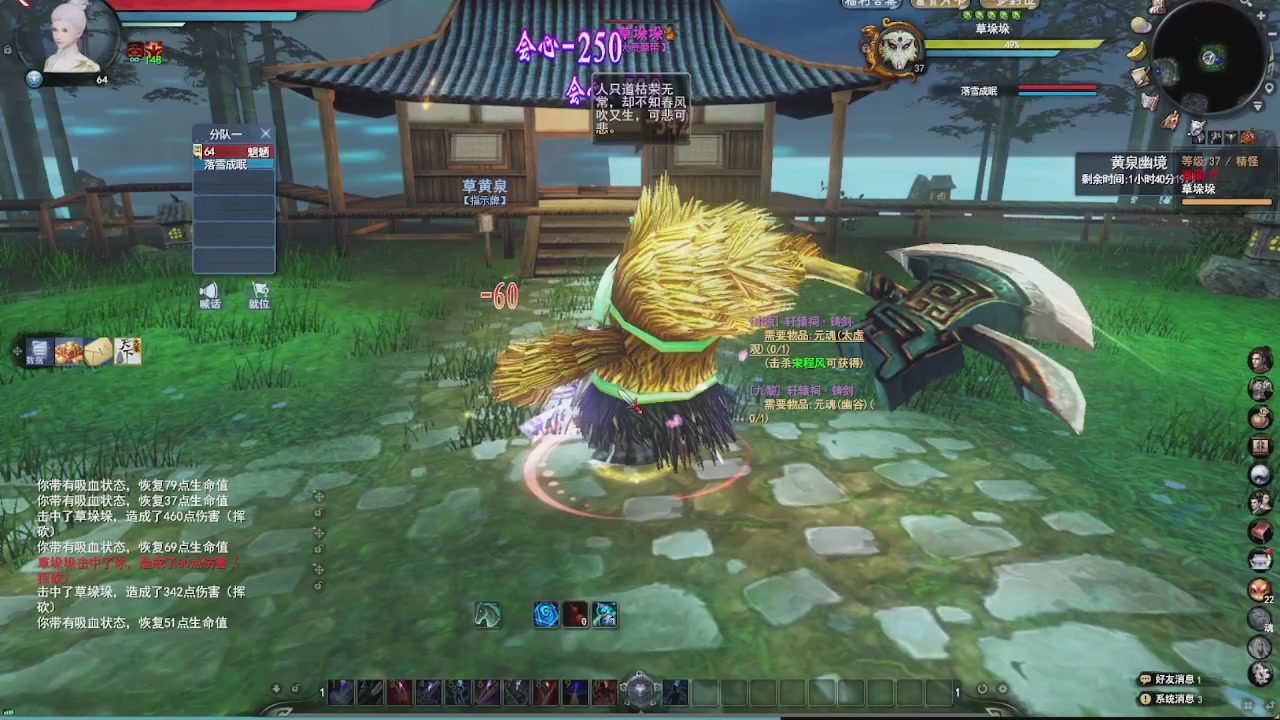The width and height of the screenshot is (1280, 720).
Task: Open the mailbox icon with red notification dot
Action: pos(1262,560)
